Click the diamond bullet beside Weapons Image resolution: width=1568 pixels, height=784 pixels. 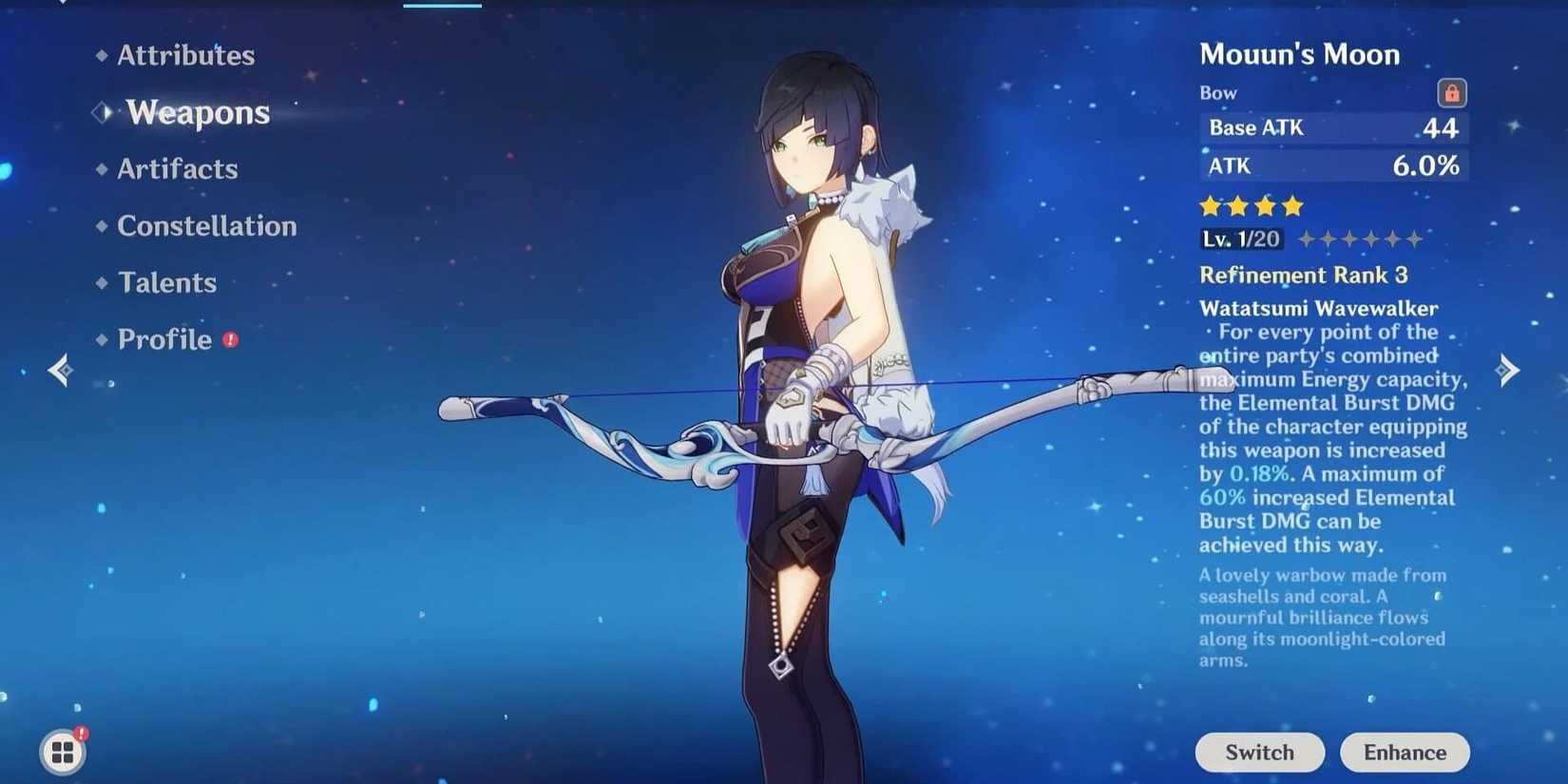[100, 112]
